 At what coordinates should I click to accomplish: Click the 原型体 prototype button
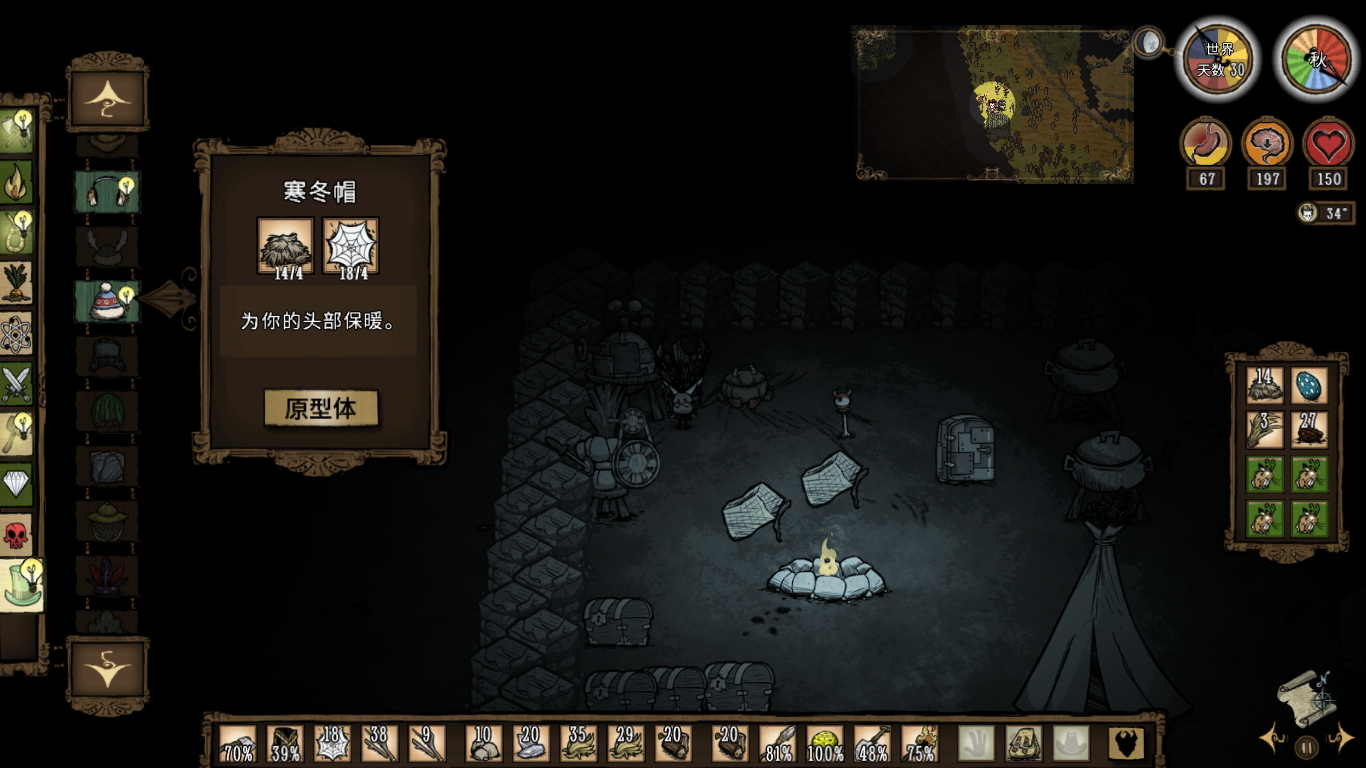point(321,408)
